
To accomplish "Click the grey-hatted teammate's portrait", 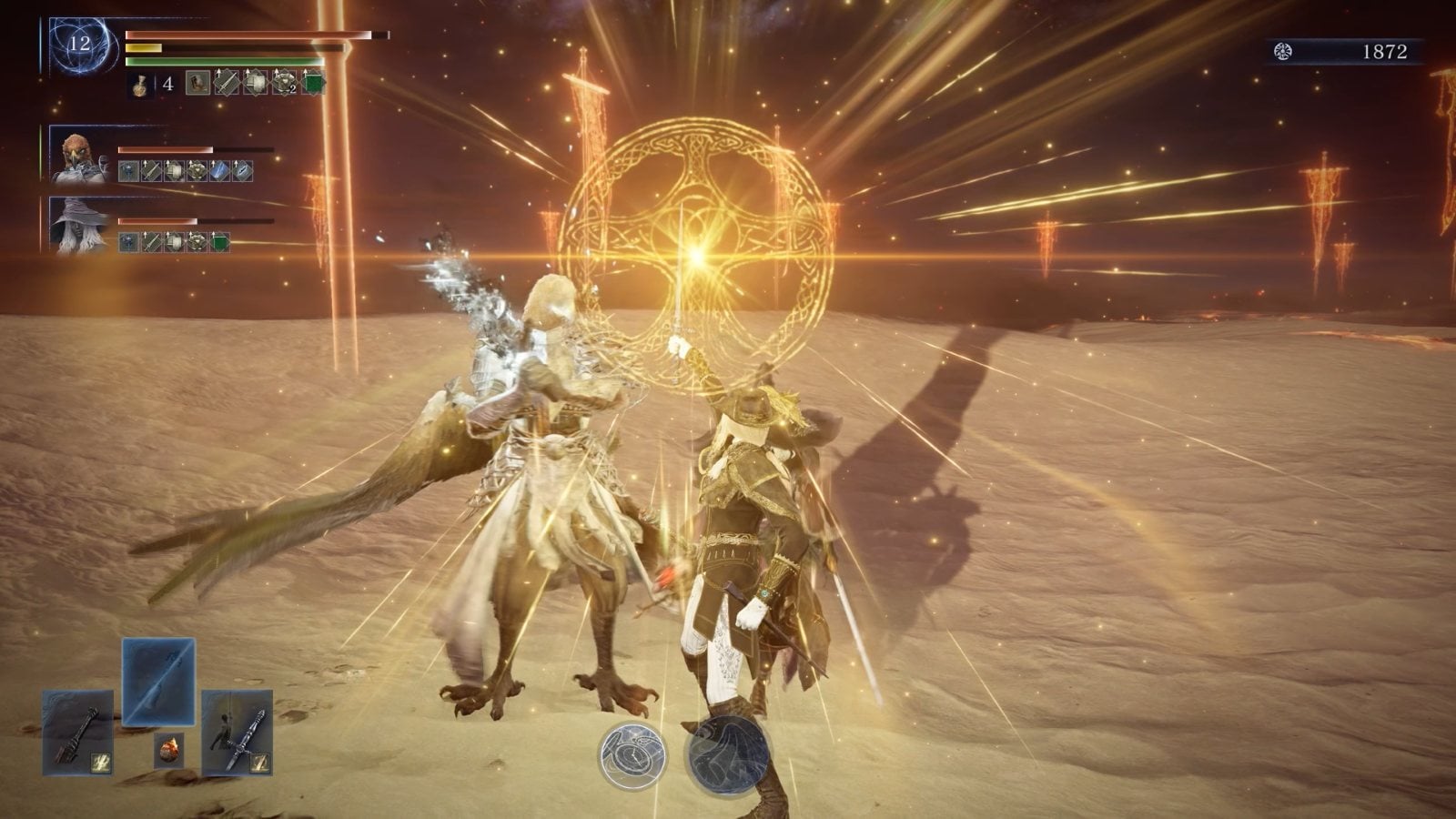I will pyautogui.click(x=80, y=225).
